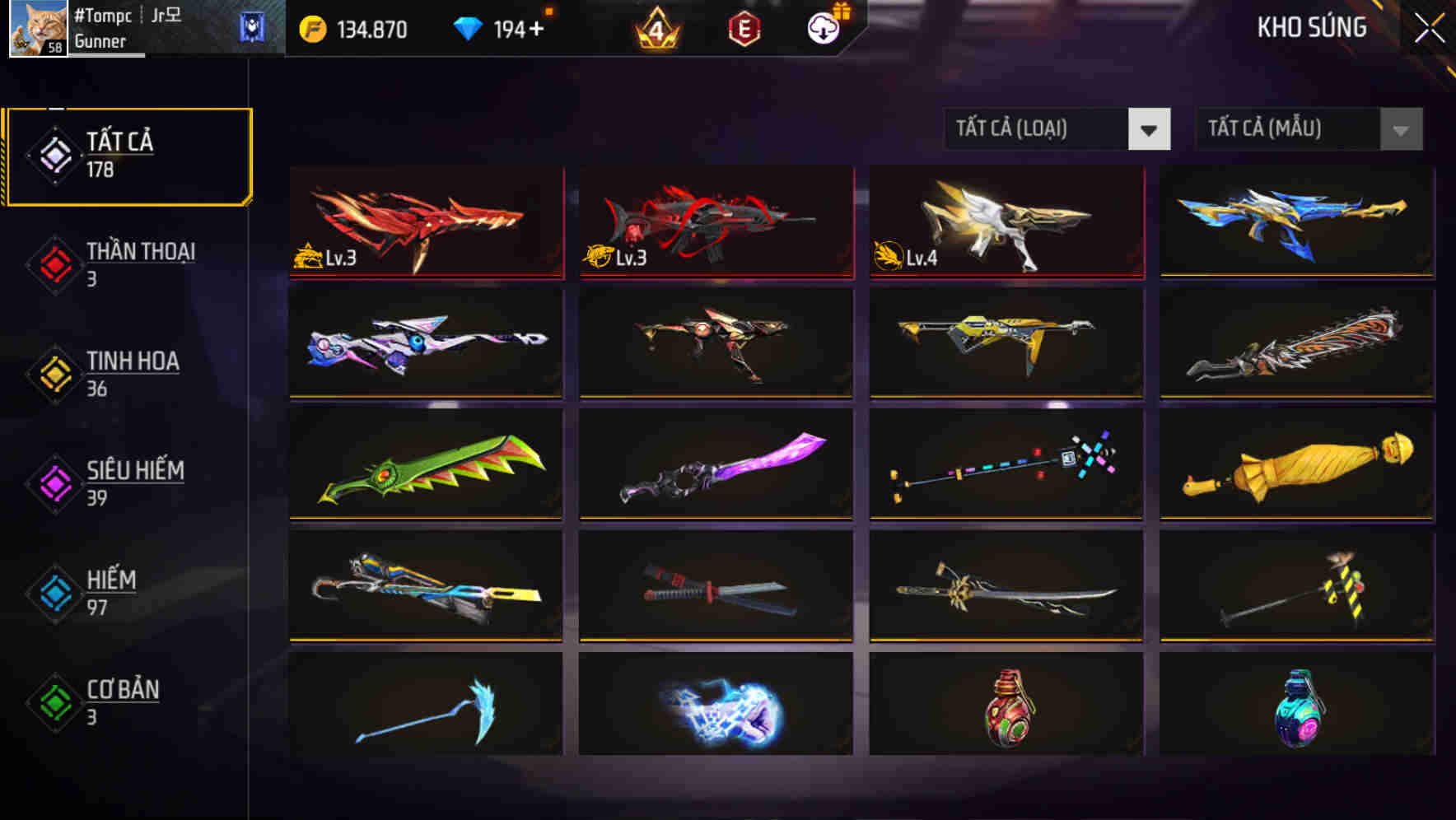Click the arrow on the LOẠI filter

point(1150,129)
